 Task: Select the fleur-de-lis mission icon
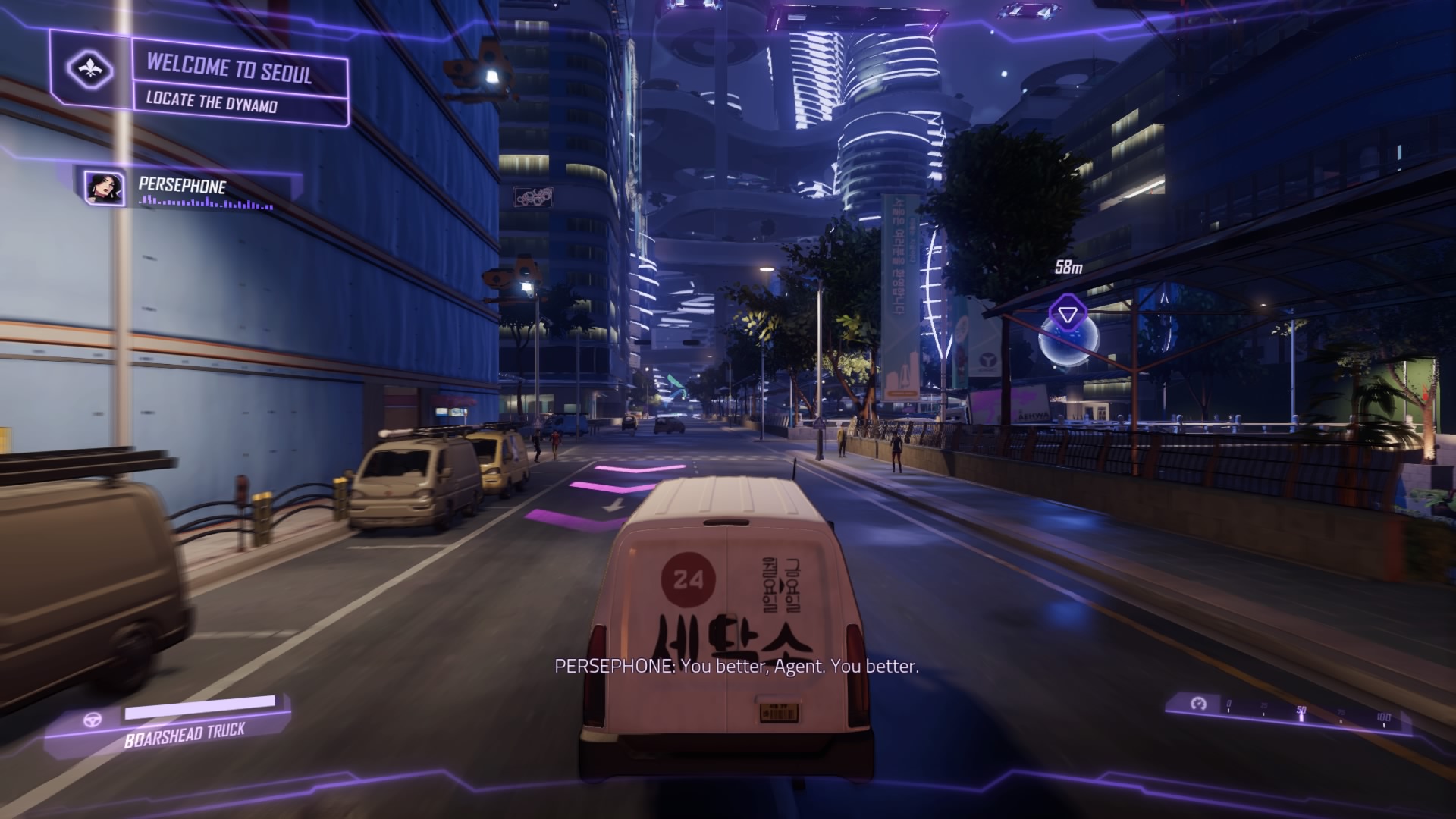click(x=91, y=70)
